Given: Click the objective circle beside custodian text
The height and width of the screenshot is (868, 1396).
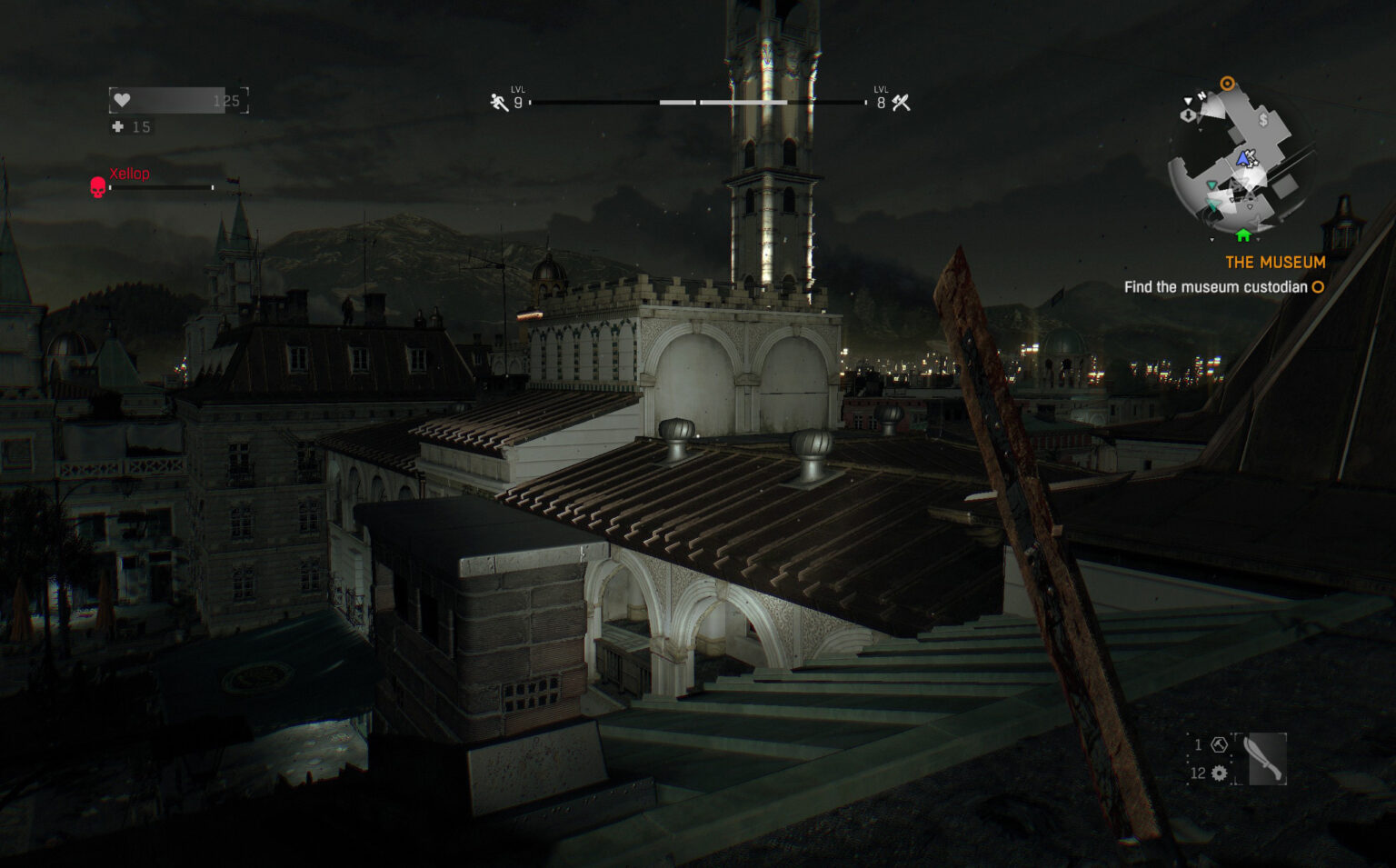Looking at the screenshot, I should click(1316, 286).
